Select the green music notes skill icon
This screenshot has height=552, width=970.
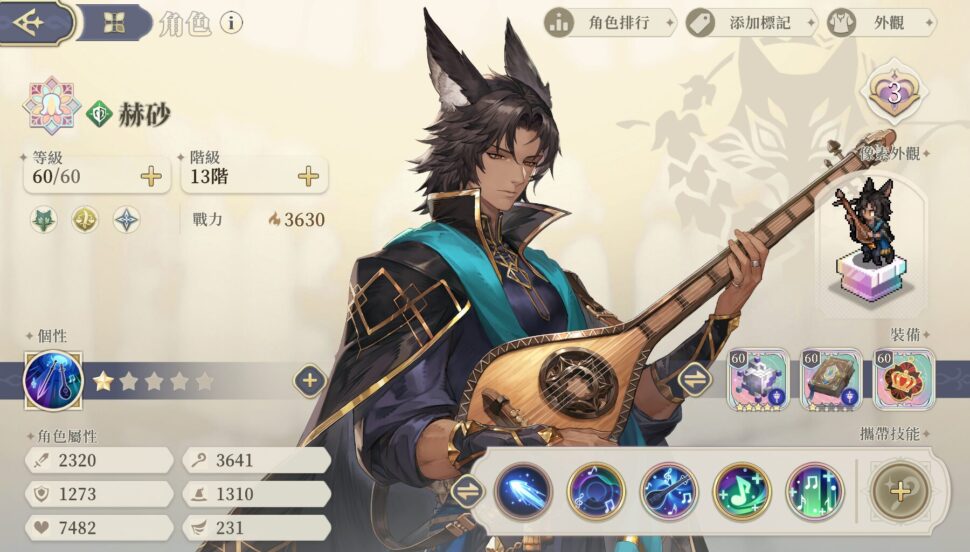(x=815, y=491)
